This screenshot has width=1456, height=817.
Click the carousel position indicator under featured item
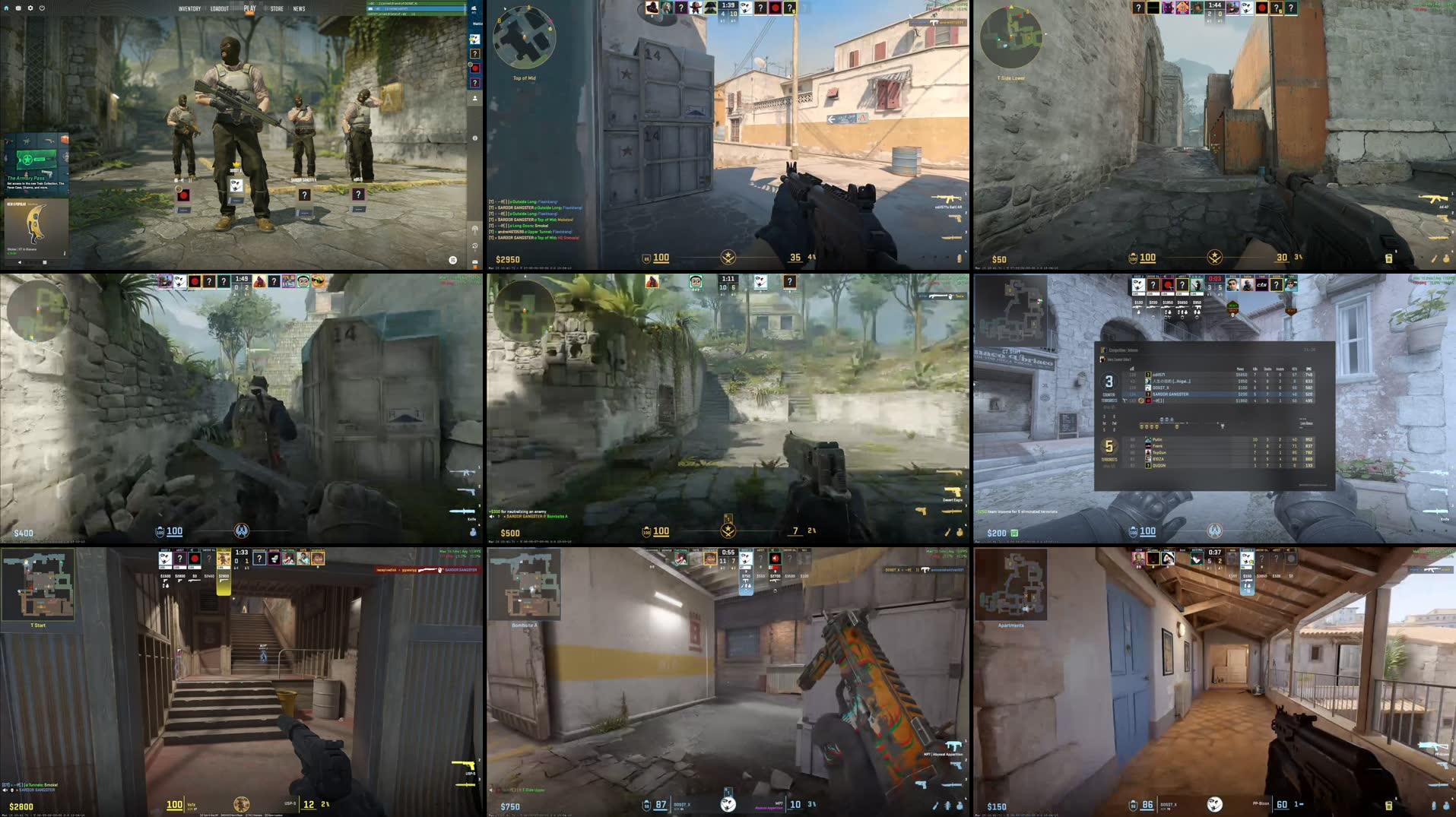(43, 261)
